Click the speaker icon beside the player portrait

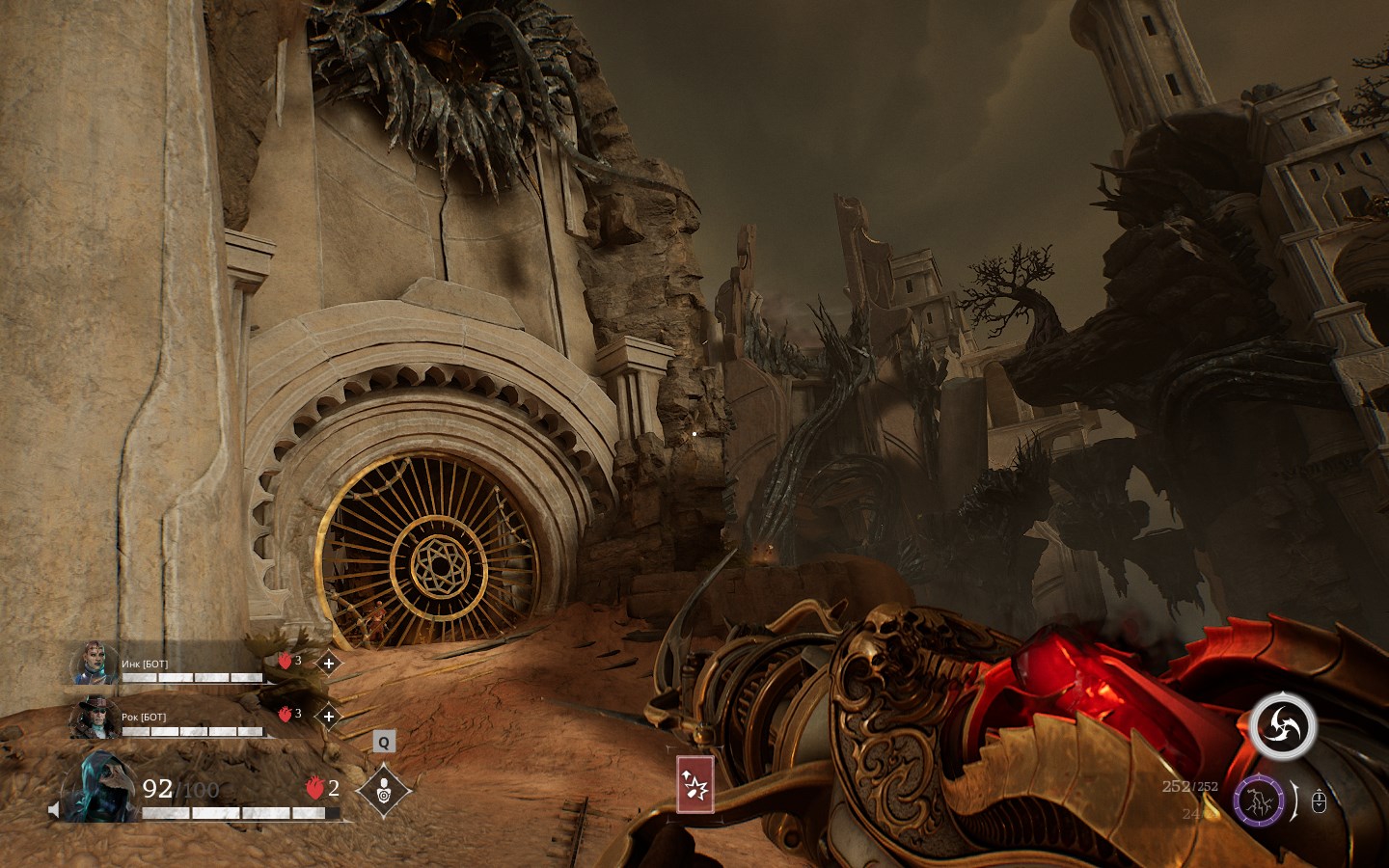coord(54,808)
